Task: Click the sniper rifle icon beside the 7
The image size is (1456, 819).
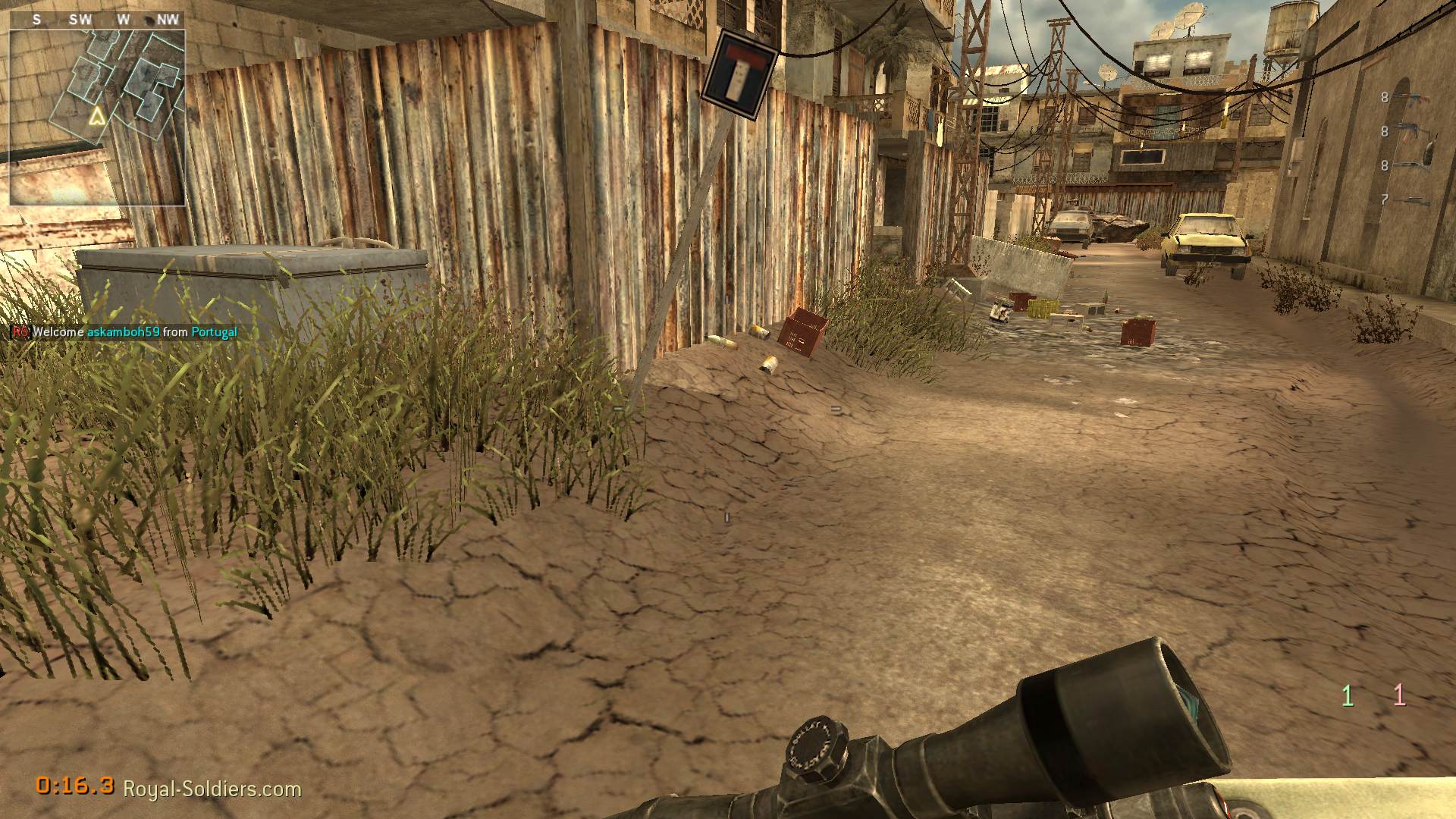Action: point(1415,201)
